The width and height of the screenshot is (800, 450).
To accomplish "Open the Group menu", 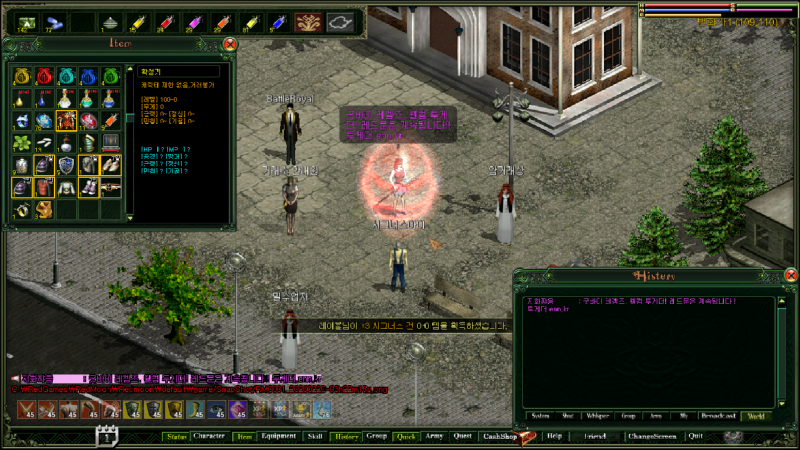I will point(376,437).
